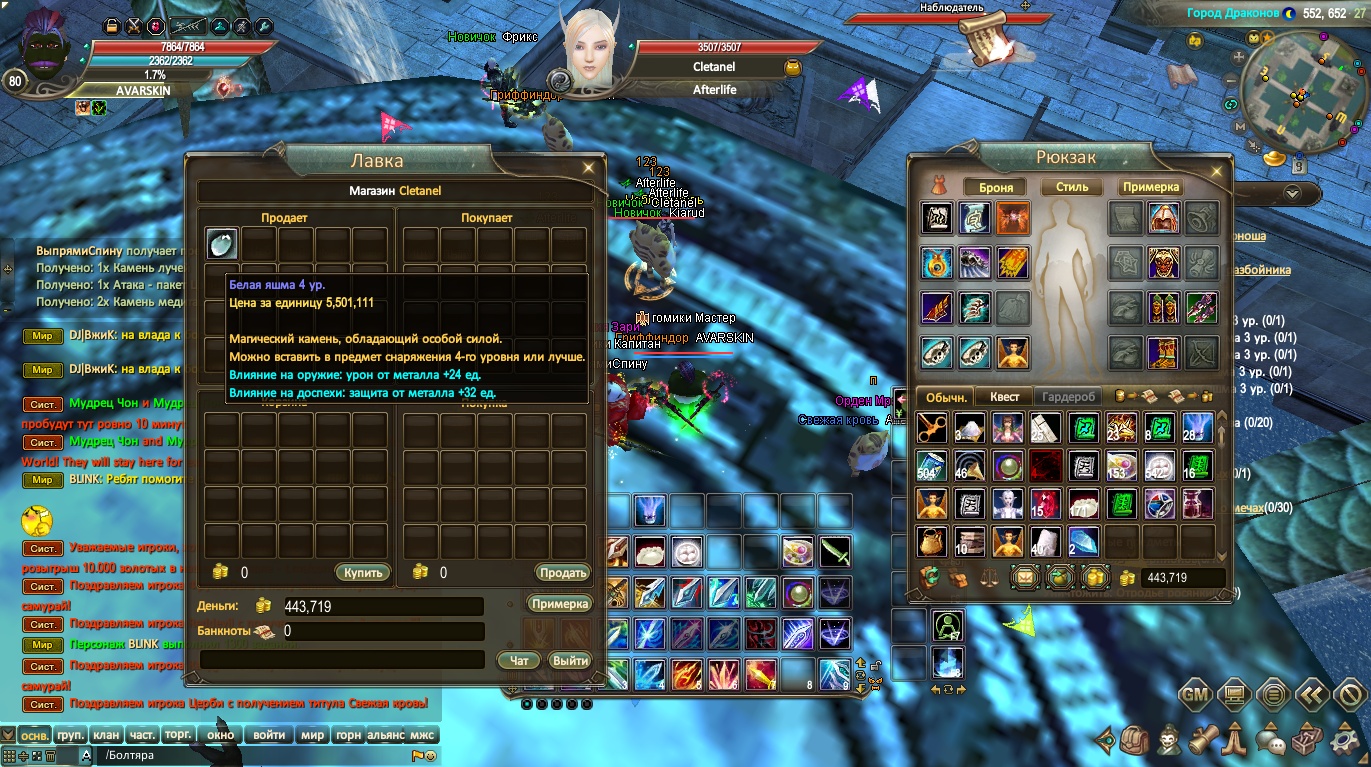1371x767 pixels.
Task: Click the Чат button in shop
Action: [519, 660]
